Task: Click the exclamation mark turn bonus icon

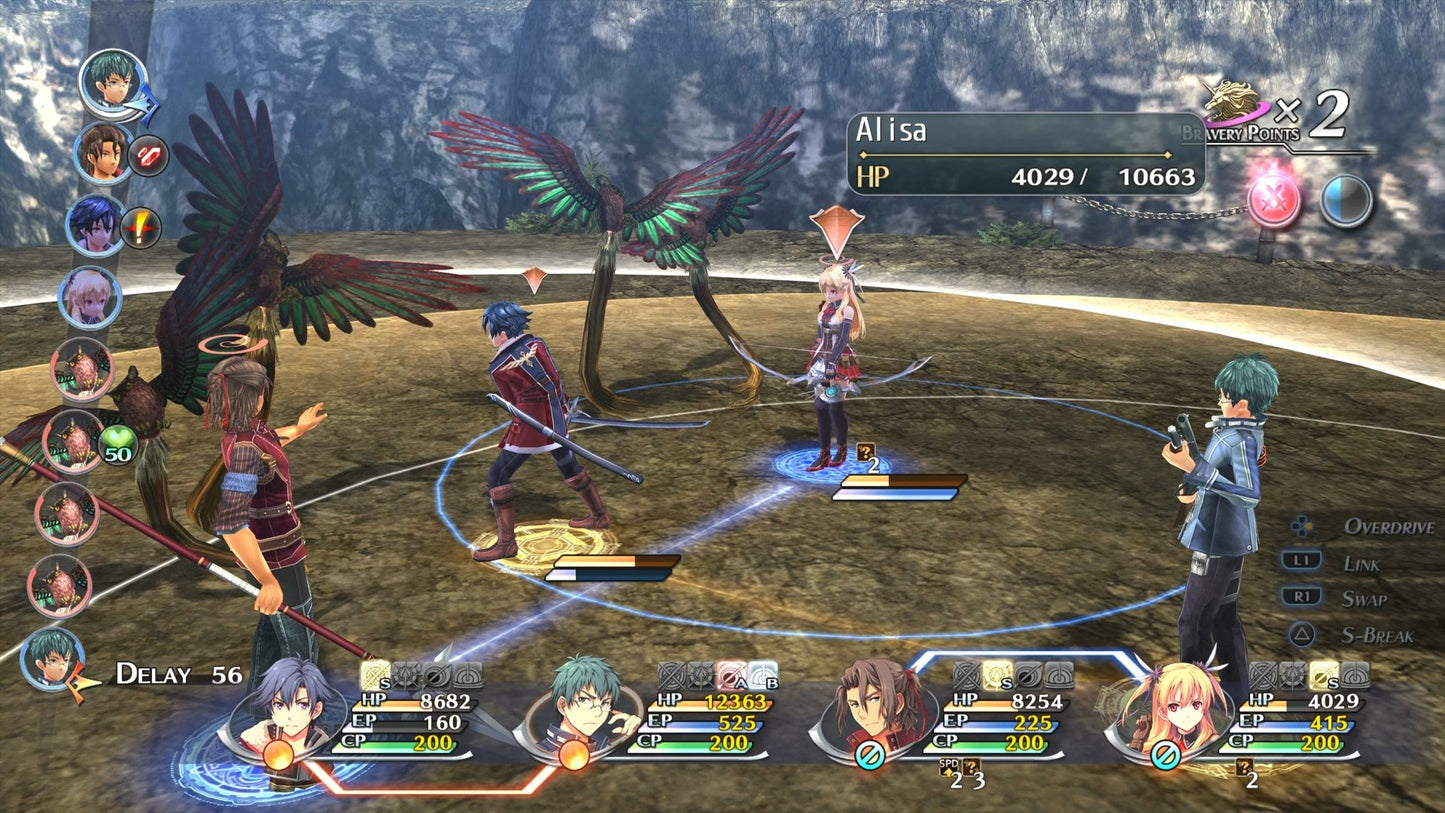Action: [x=141, y=229]
